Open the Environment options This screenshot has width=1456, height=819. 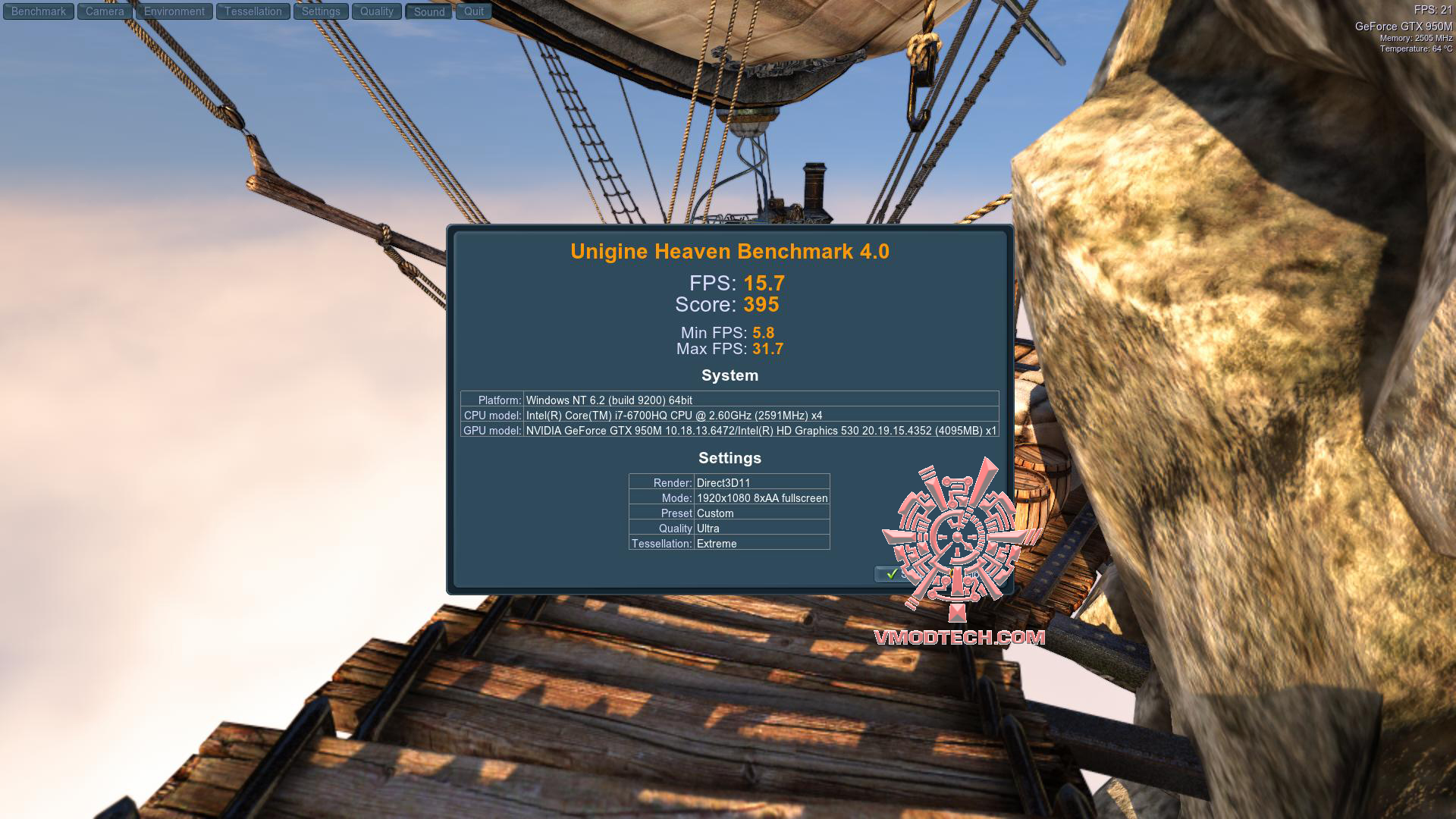174,11
